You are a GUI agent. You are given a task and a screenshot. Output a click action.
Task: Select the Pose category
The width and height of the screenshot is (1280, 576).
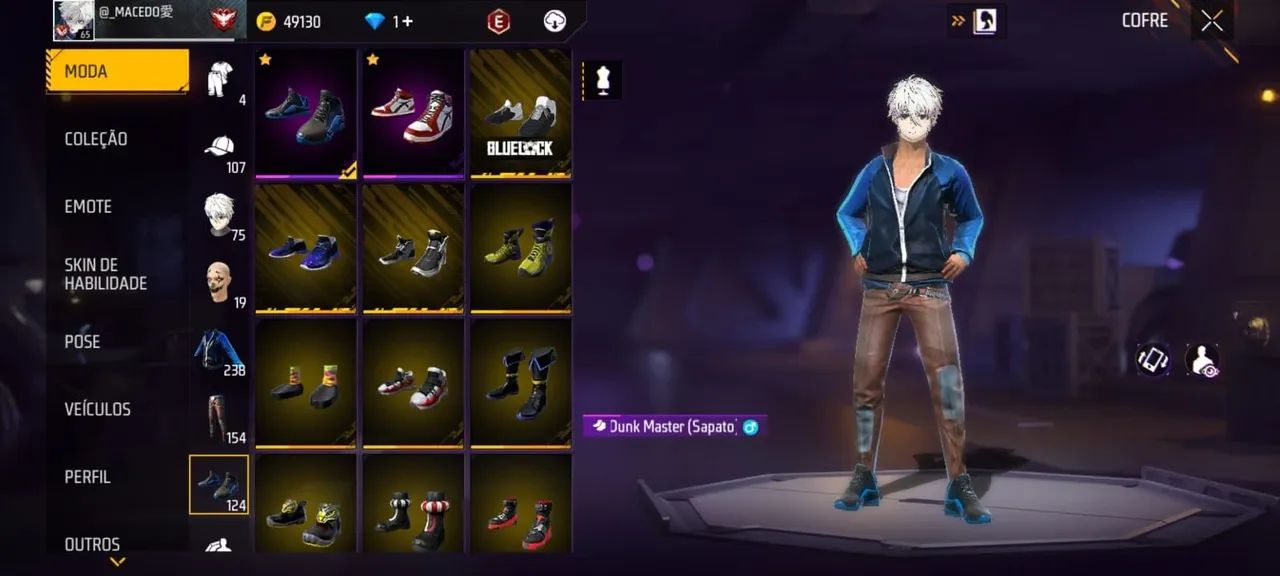click(82, 341)
